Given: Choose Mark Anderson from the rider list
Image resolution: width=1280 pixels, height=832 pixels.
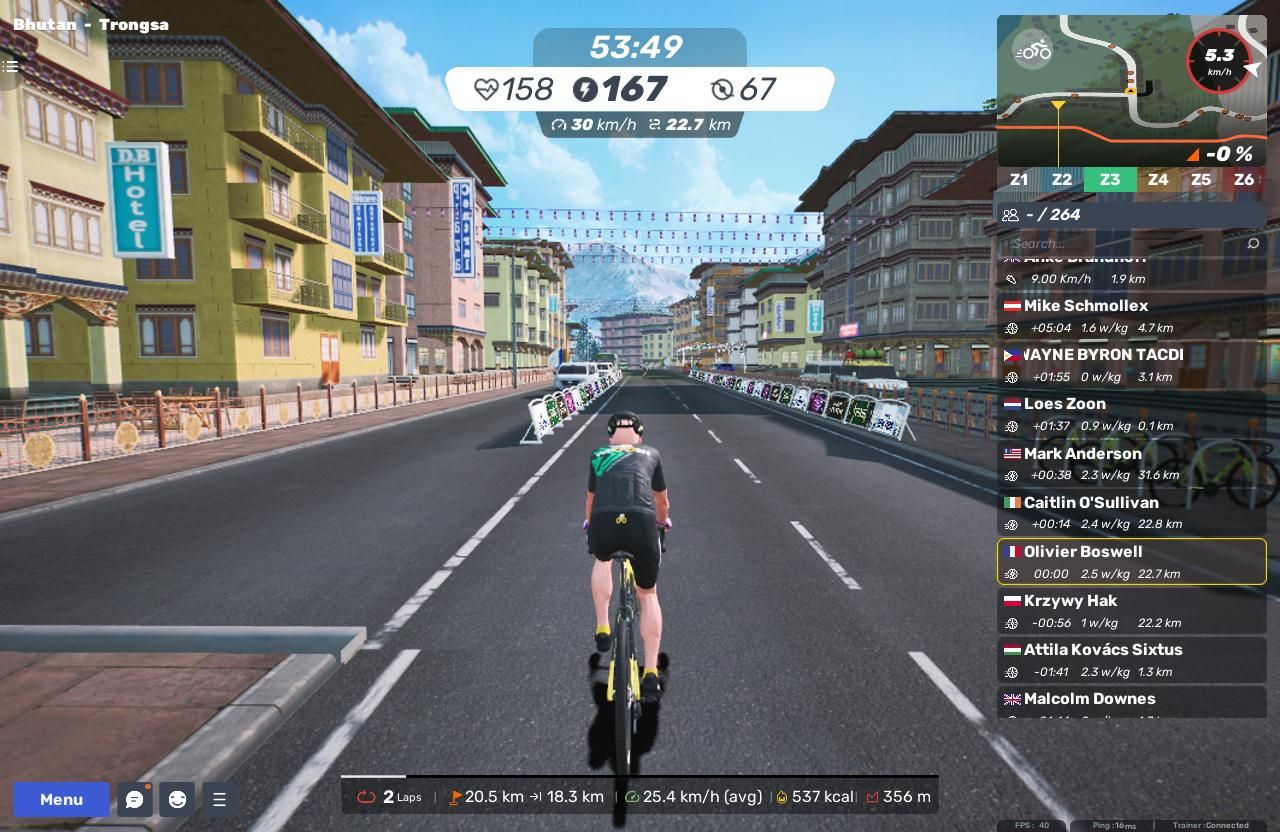Looking at the screenshot, I should pos(1131,464).
